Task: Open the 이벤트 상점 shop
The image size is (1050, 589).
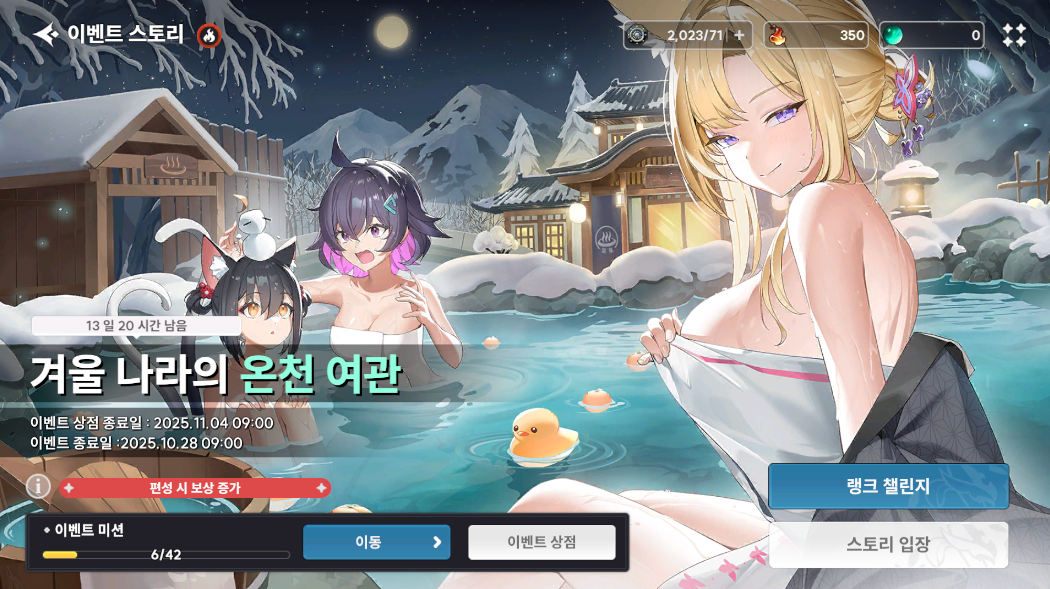Action: (x=542, y=542)
